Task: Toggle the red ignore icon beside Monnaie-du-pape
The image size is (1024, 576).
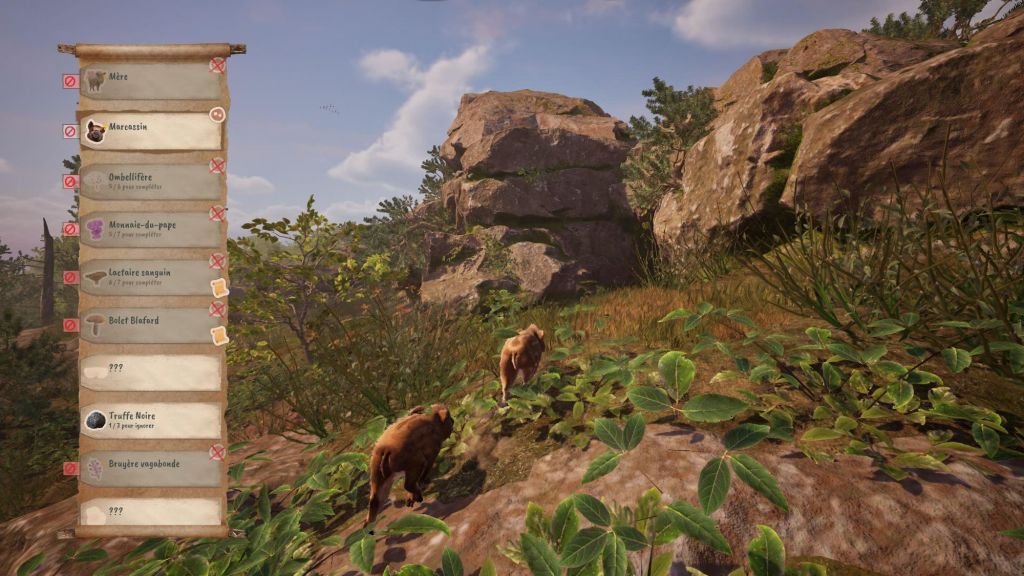Action: coord(70,229)
